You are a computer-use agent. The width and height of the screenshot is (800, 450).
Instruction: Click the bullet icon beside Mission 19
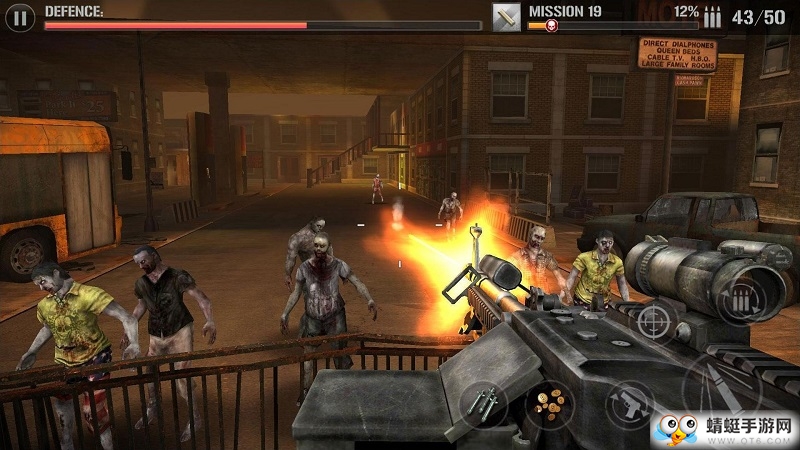pyautogui.click(x=506, y=16)
